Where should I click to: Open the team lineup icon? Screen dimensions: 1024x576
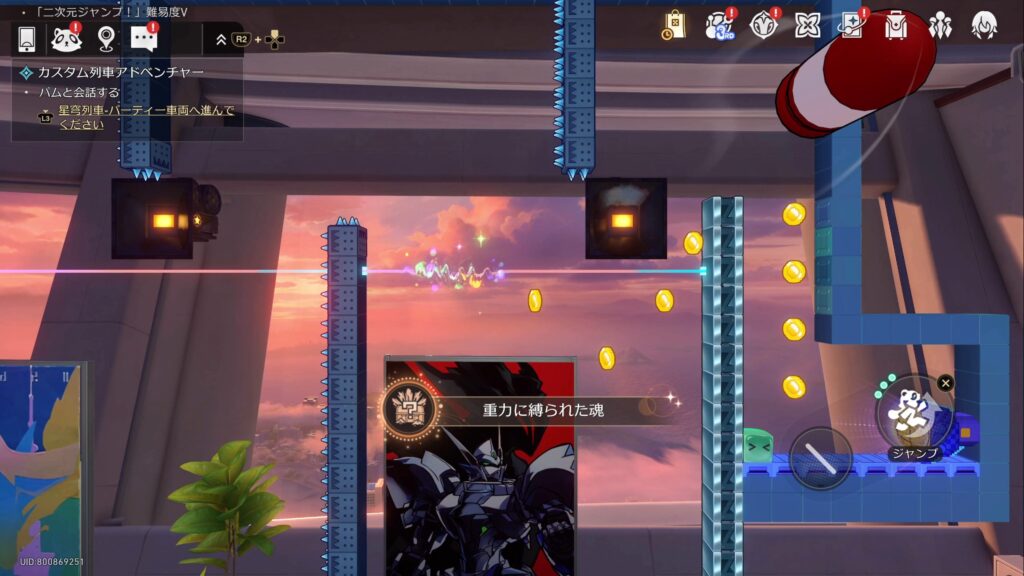940,25
